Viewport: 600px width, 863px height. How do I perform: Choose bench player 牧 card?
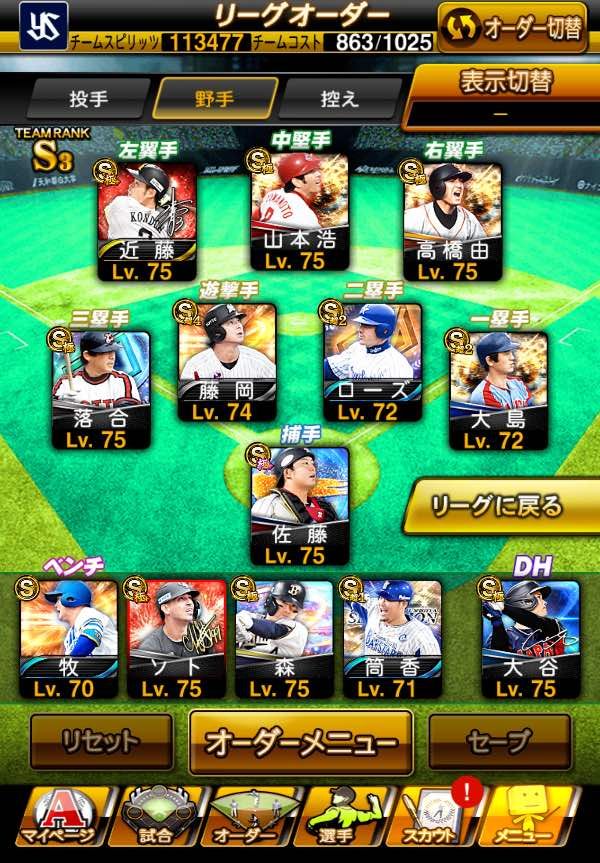point(68,637)
